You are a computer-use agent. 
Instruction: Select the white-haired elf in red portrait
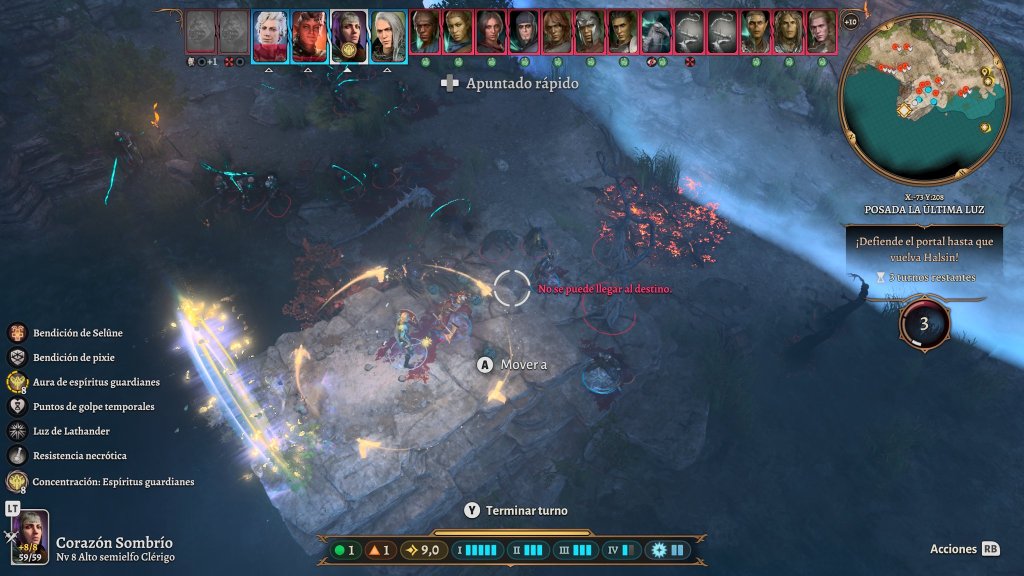[269, 32]
